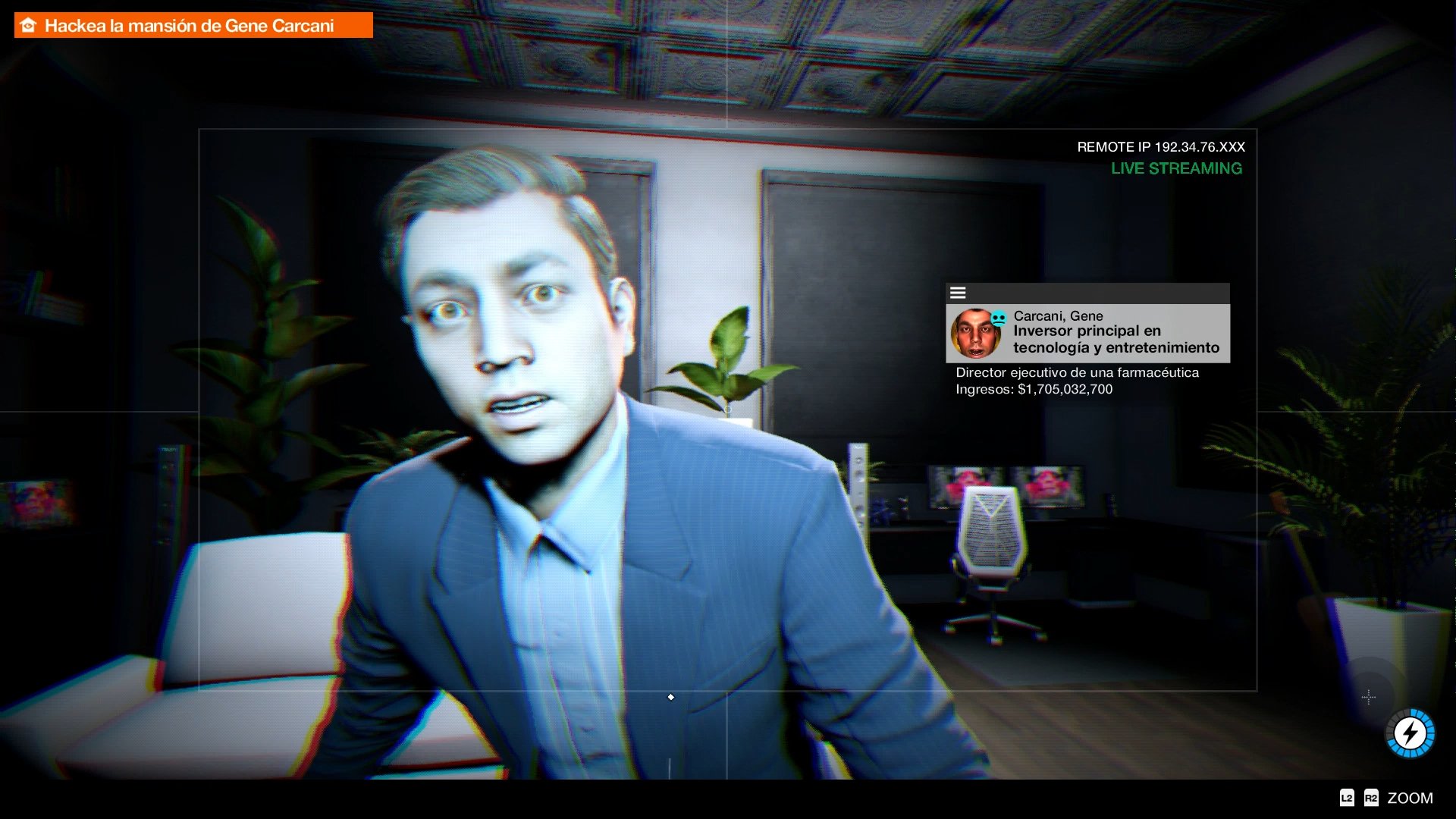Open Gene Carcani's profile photo thumbnail

click(977, 334)
